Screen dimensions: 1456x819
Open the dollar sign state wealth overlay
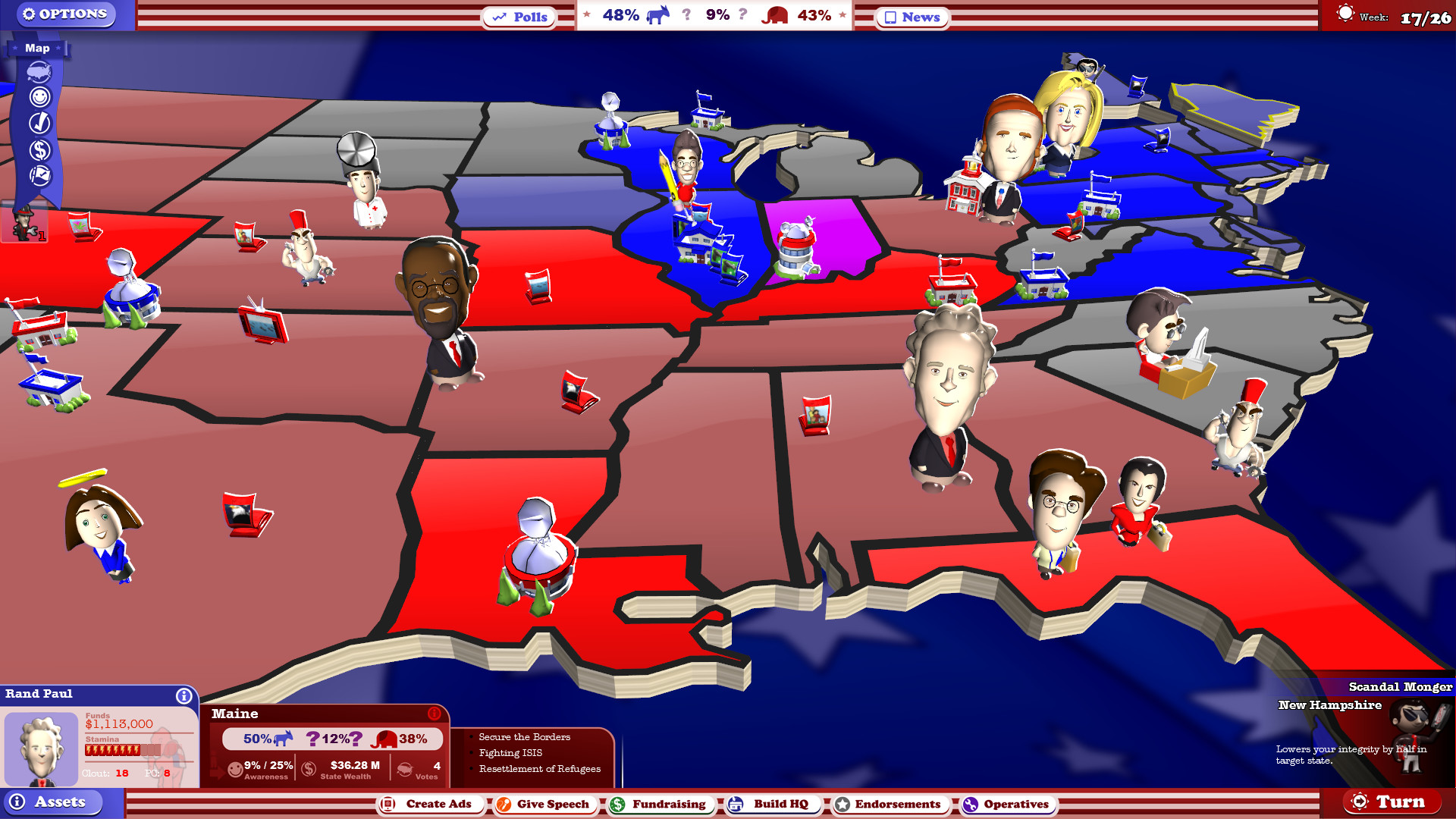coord(39,149)
